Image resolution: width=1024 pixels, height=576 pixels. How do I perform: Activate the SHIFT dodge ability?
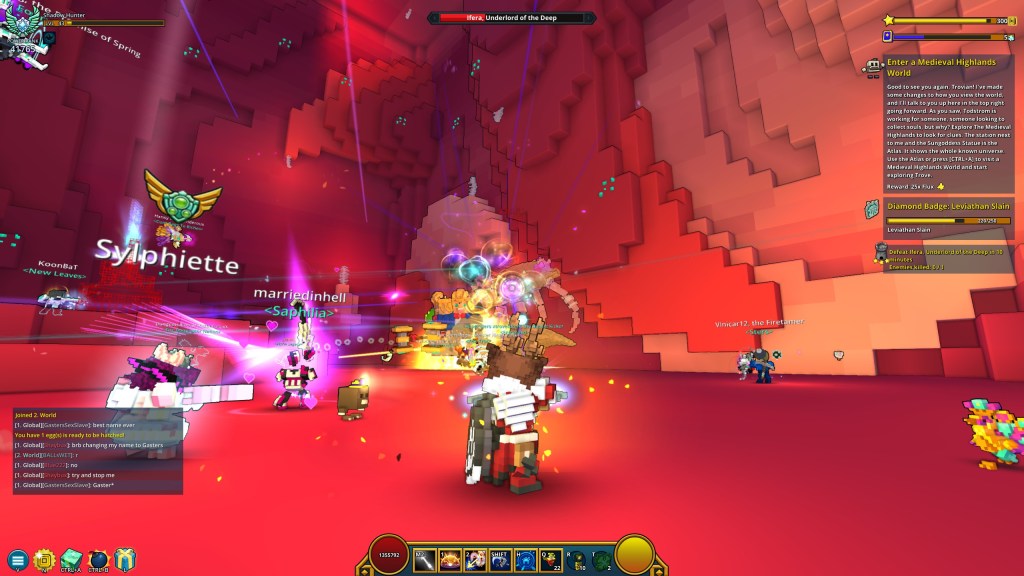click(x=500, y=557)
